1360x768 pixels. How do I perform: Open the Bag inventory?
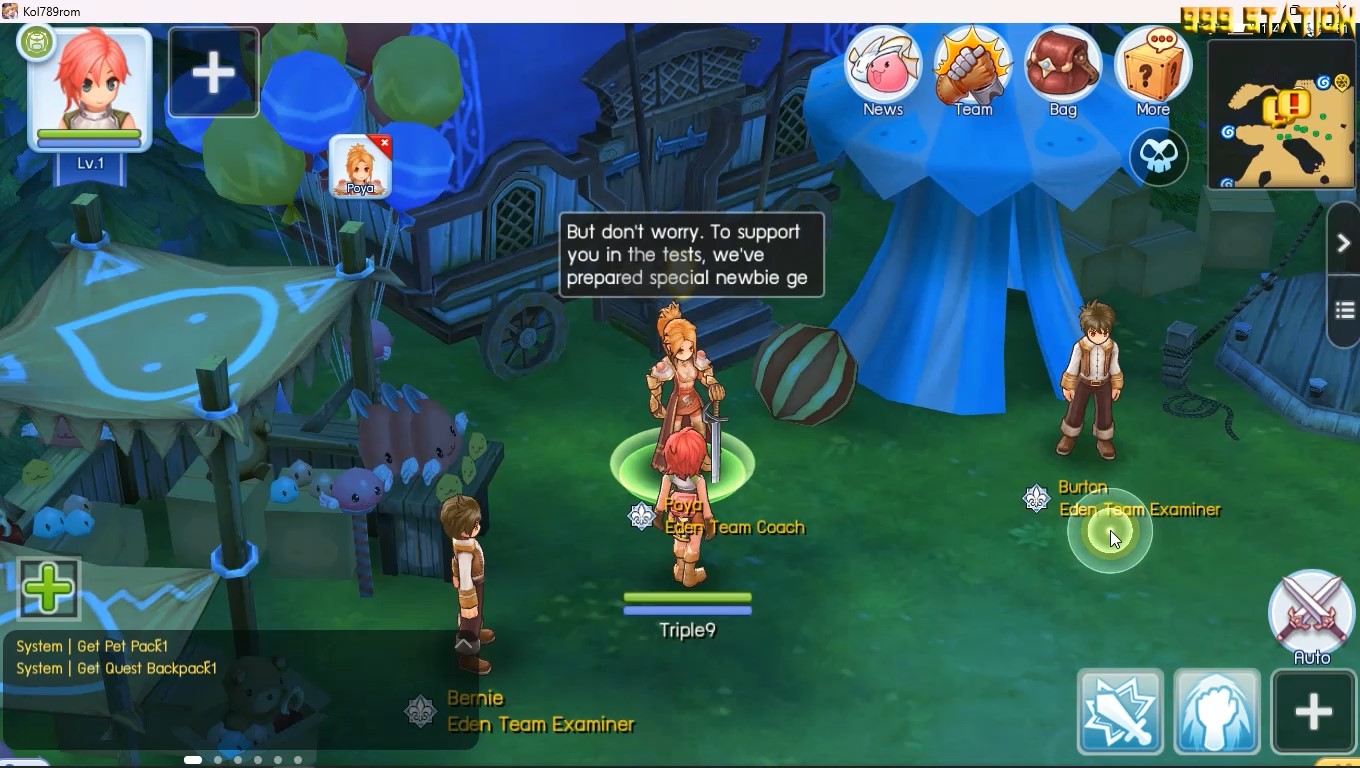pos(1062,70)
